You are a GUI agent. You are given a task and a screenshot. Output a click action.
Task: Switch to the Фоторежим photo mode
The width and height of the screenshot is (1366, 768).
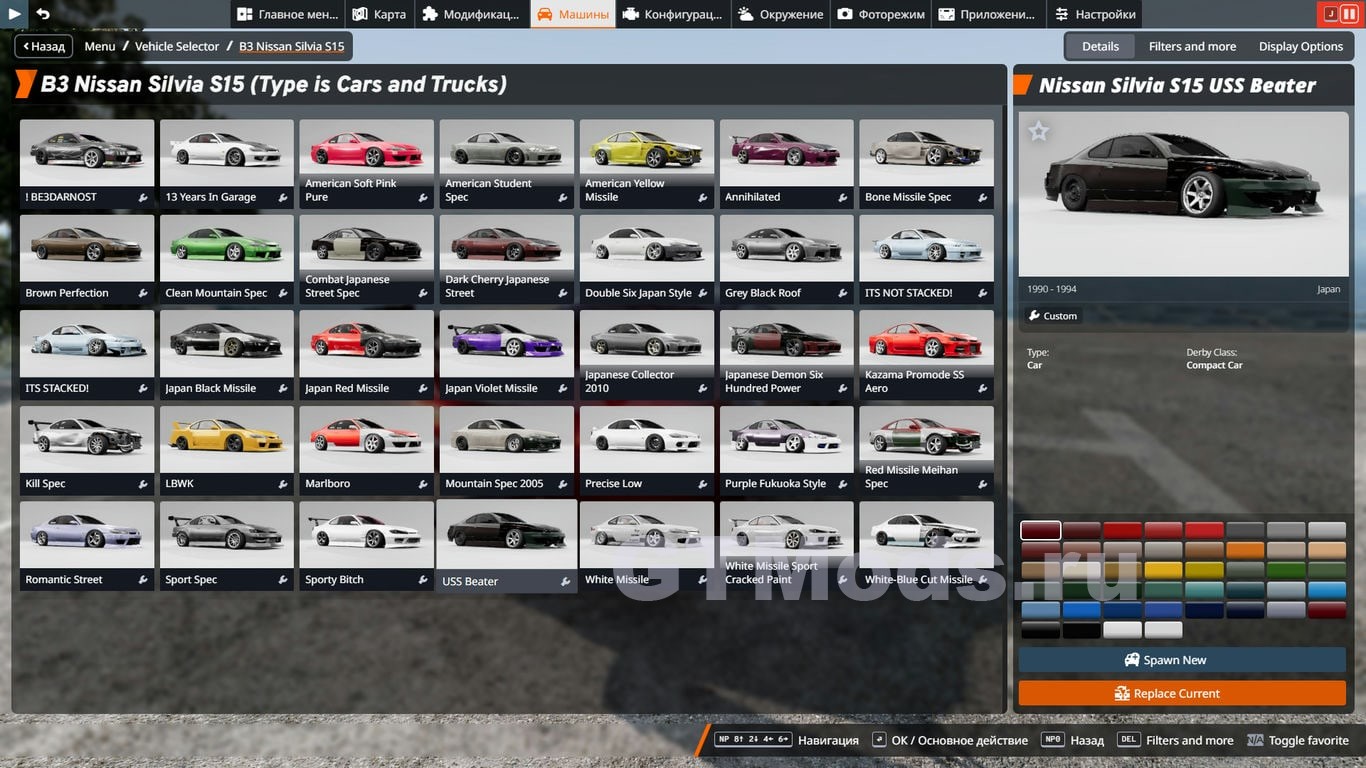click(x=881, y=14)
